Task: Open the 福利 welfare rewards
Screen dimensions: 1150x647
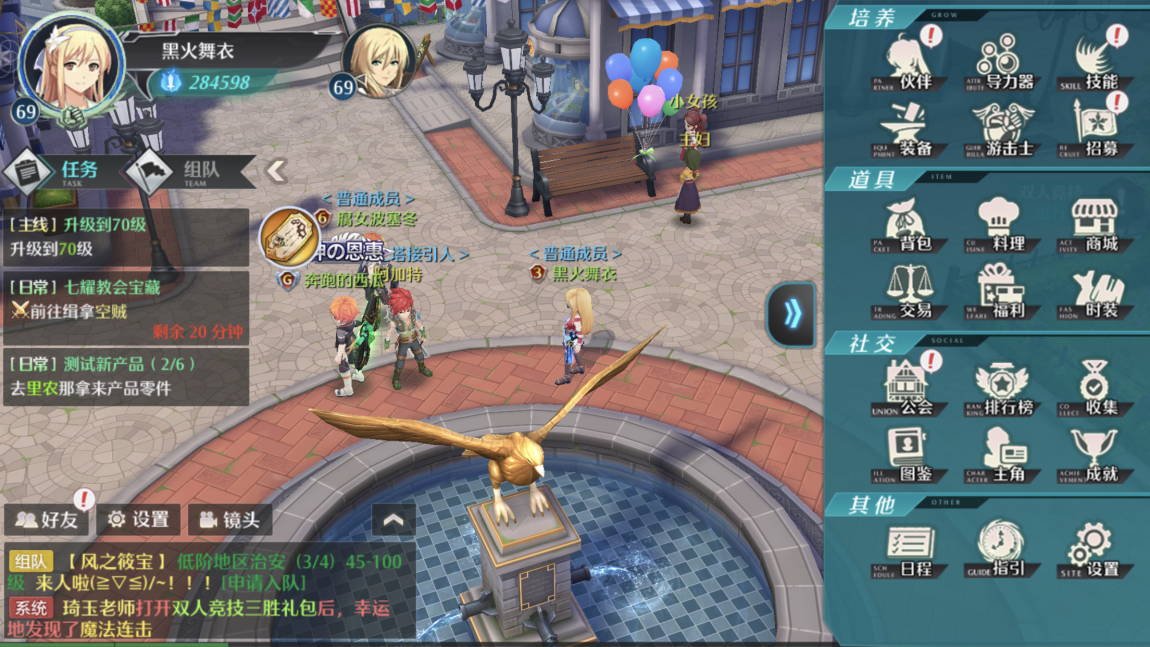Action: click(x=1003, y=292)
